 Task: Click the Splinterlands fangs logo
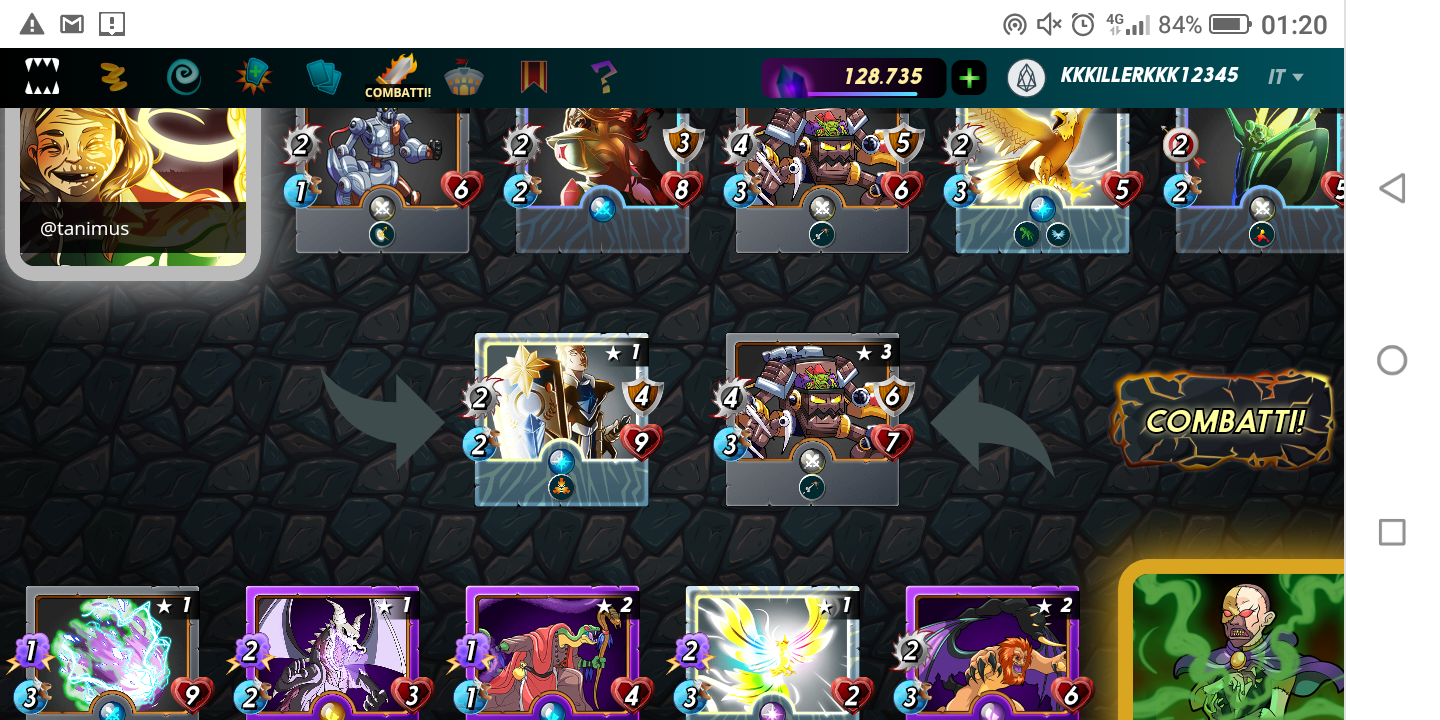click(42, 77)
